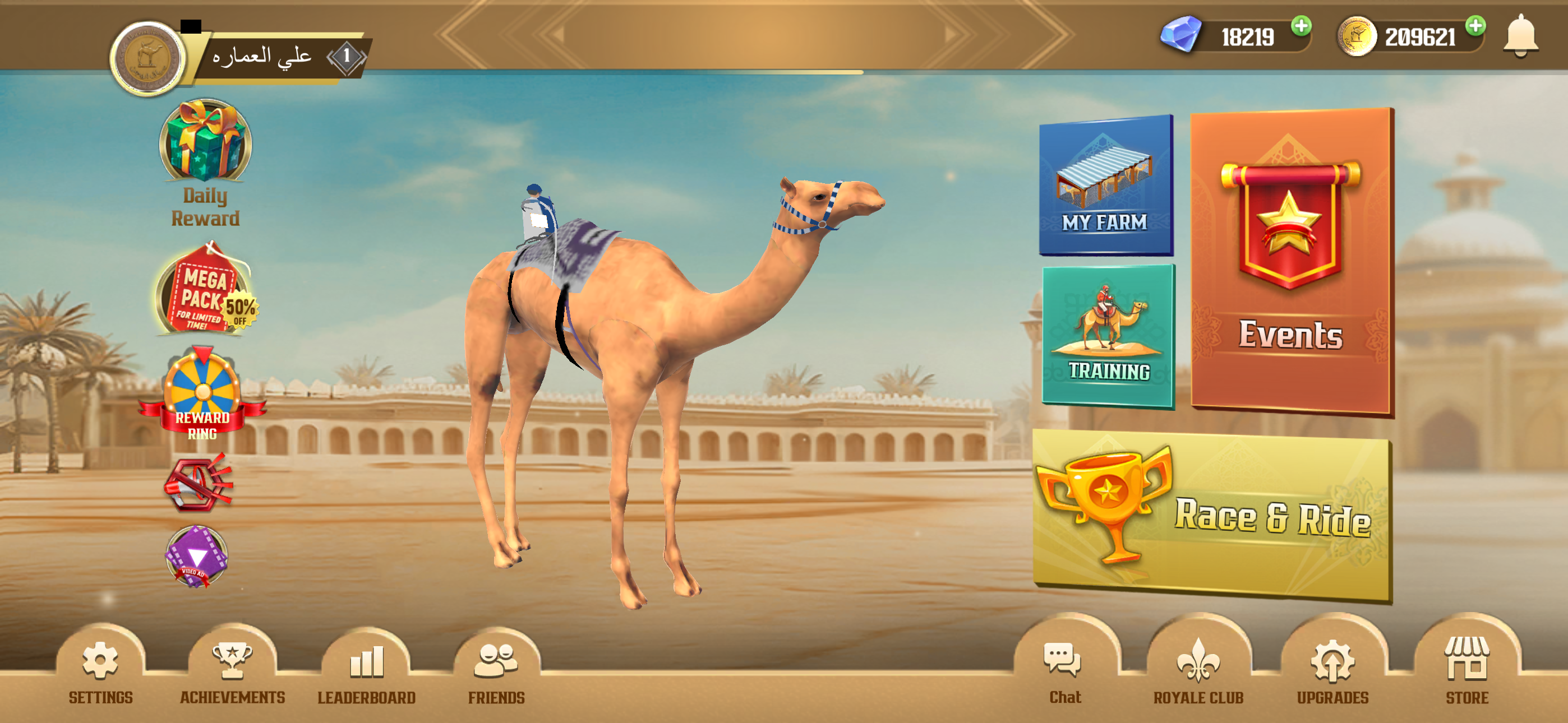The height and width of the screenshot is (723, 1568).
Task: Open the notifications bell
Action: click(x=1520, y=35)
